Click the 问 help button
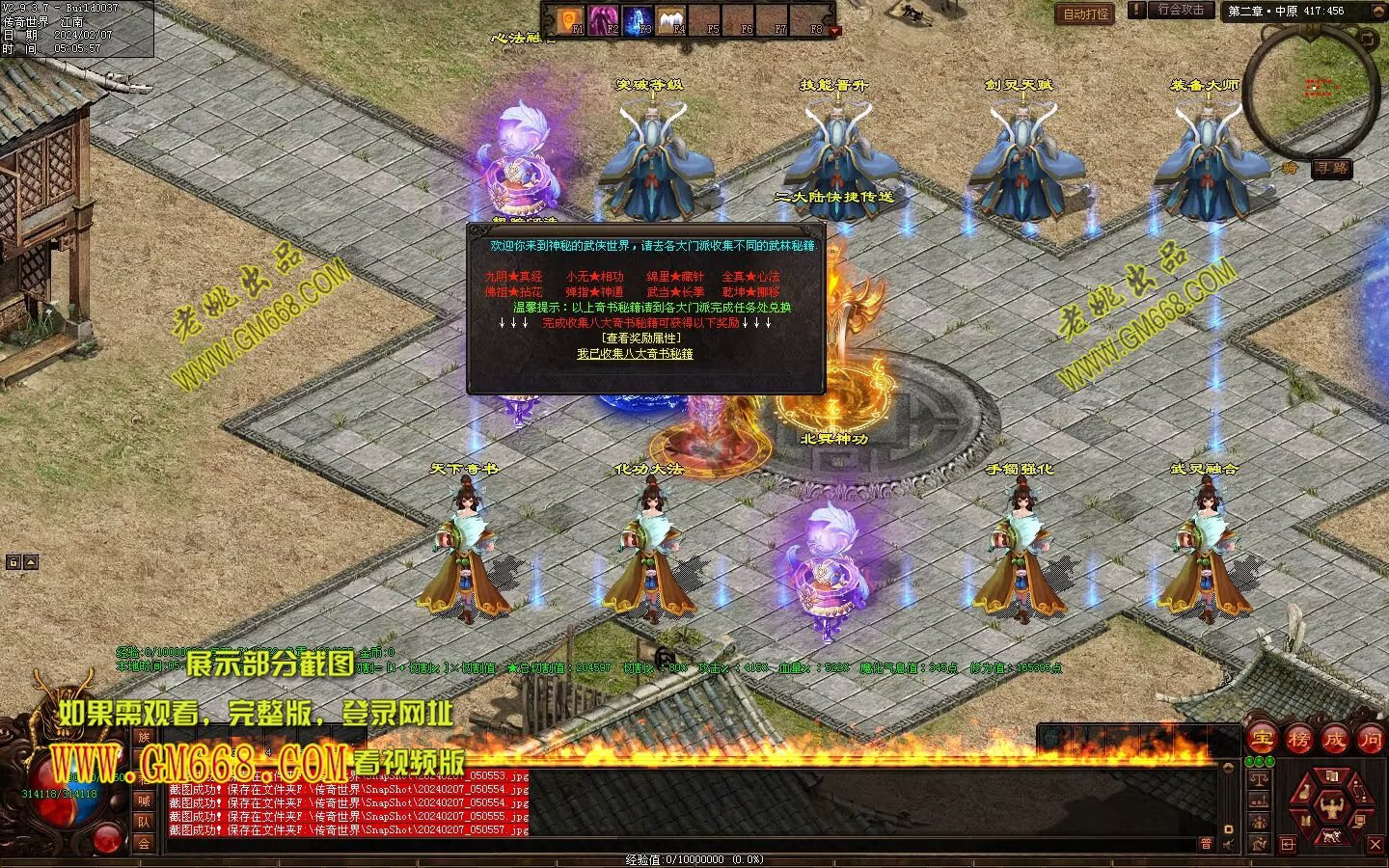This screenshot has height=868, width=1389. (x=1370, y=740)
